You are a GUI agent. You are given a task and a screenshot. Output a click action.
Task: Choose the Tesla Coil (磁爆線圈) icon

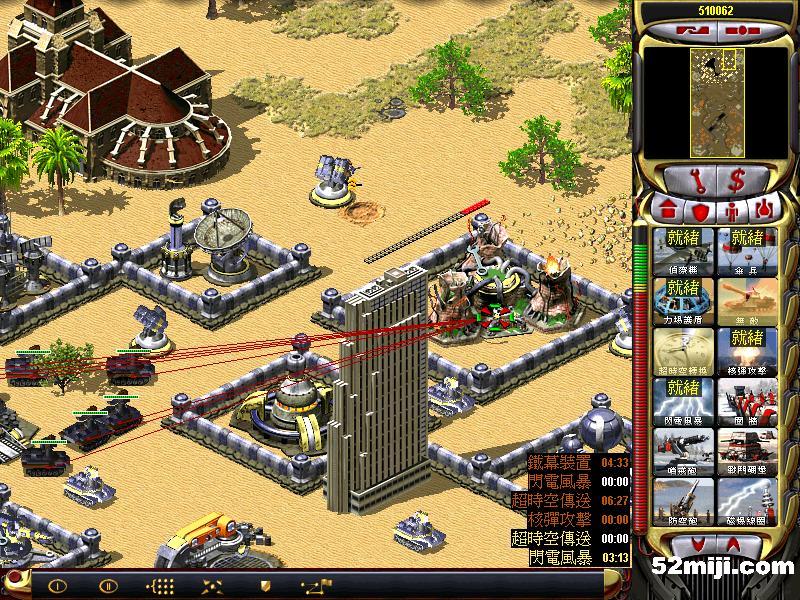pyautogui.click(x=746, y=502)
